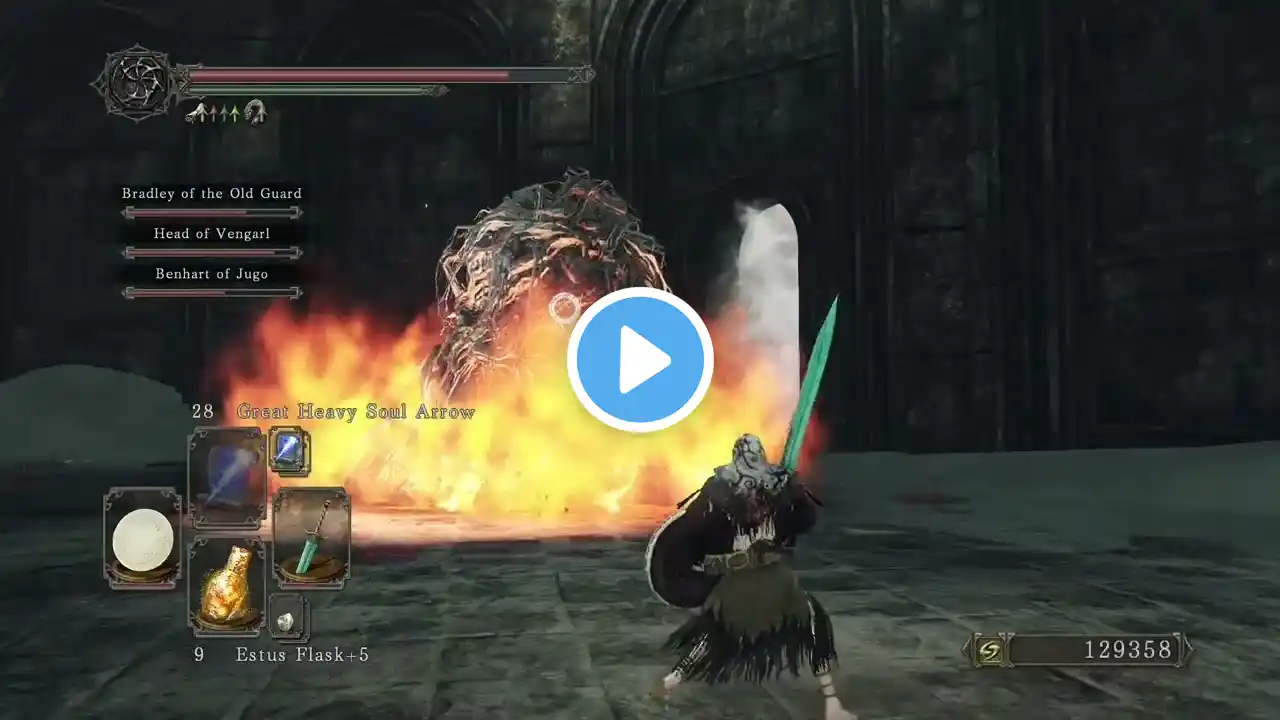Image resolution: width=1280 pixels, height=720 pixels.
Task: Select phantom Head of Vengarl
Action: click(212, 234)
